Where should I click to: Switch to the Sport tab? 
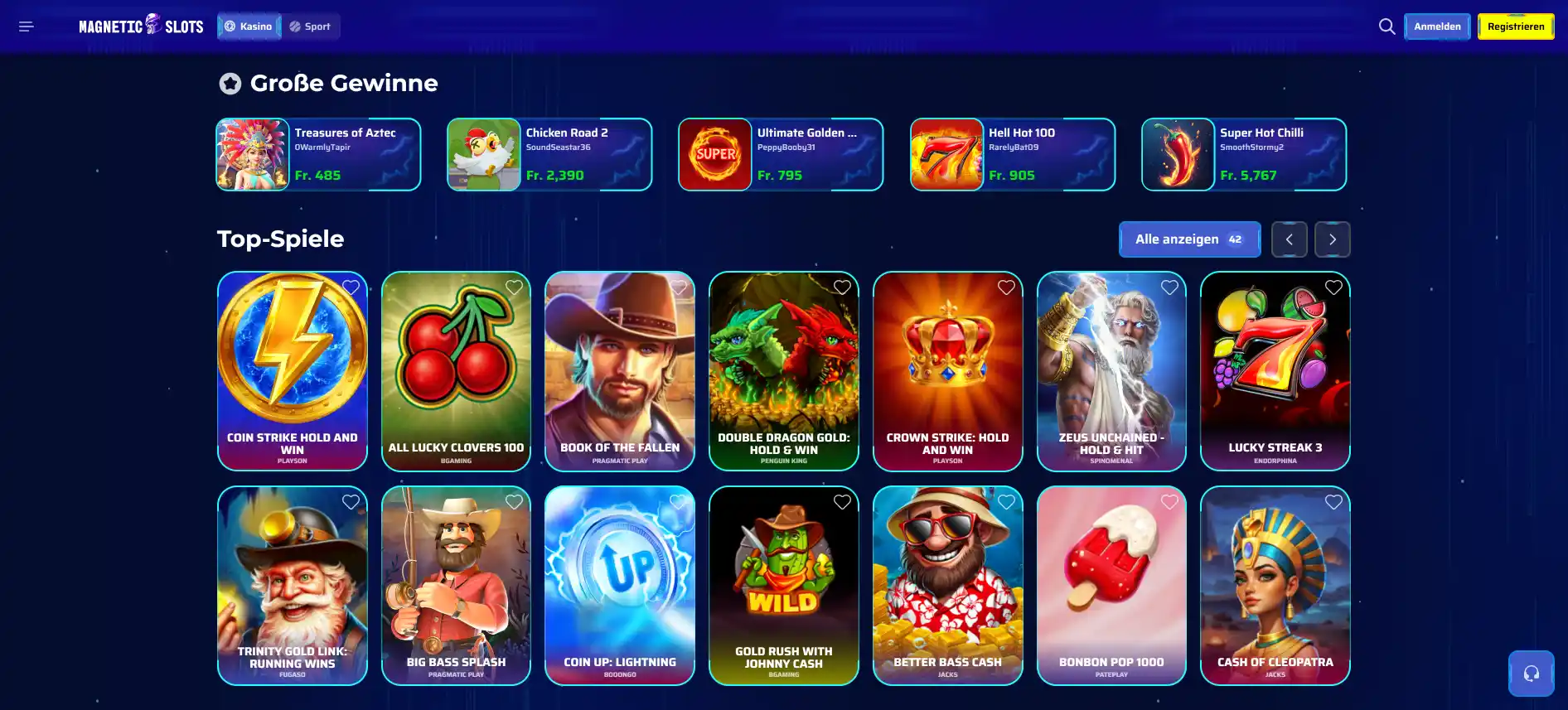pyautogui.click(x=311, y=26)
